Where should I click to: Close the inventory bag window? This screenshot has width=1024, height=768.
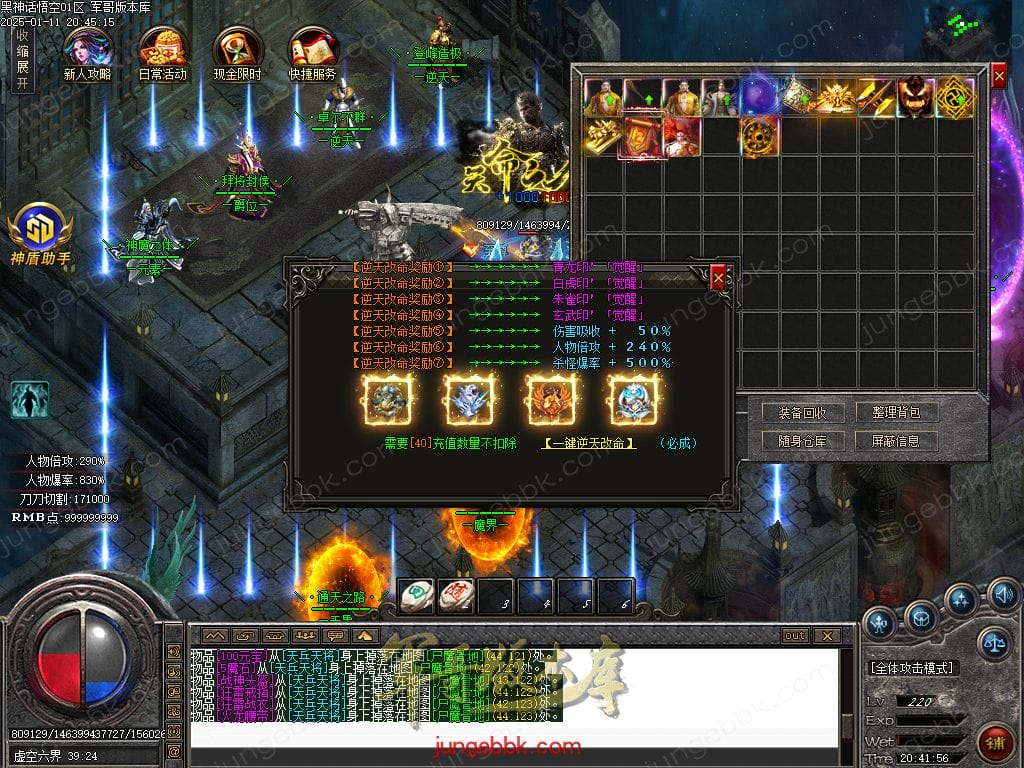pyautogui.click(x=999, y=76)
